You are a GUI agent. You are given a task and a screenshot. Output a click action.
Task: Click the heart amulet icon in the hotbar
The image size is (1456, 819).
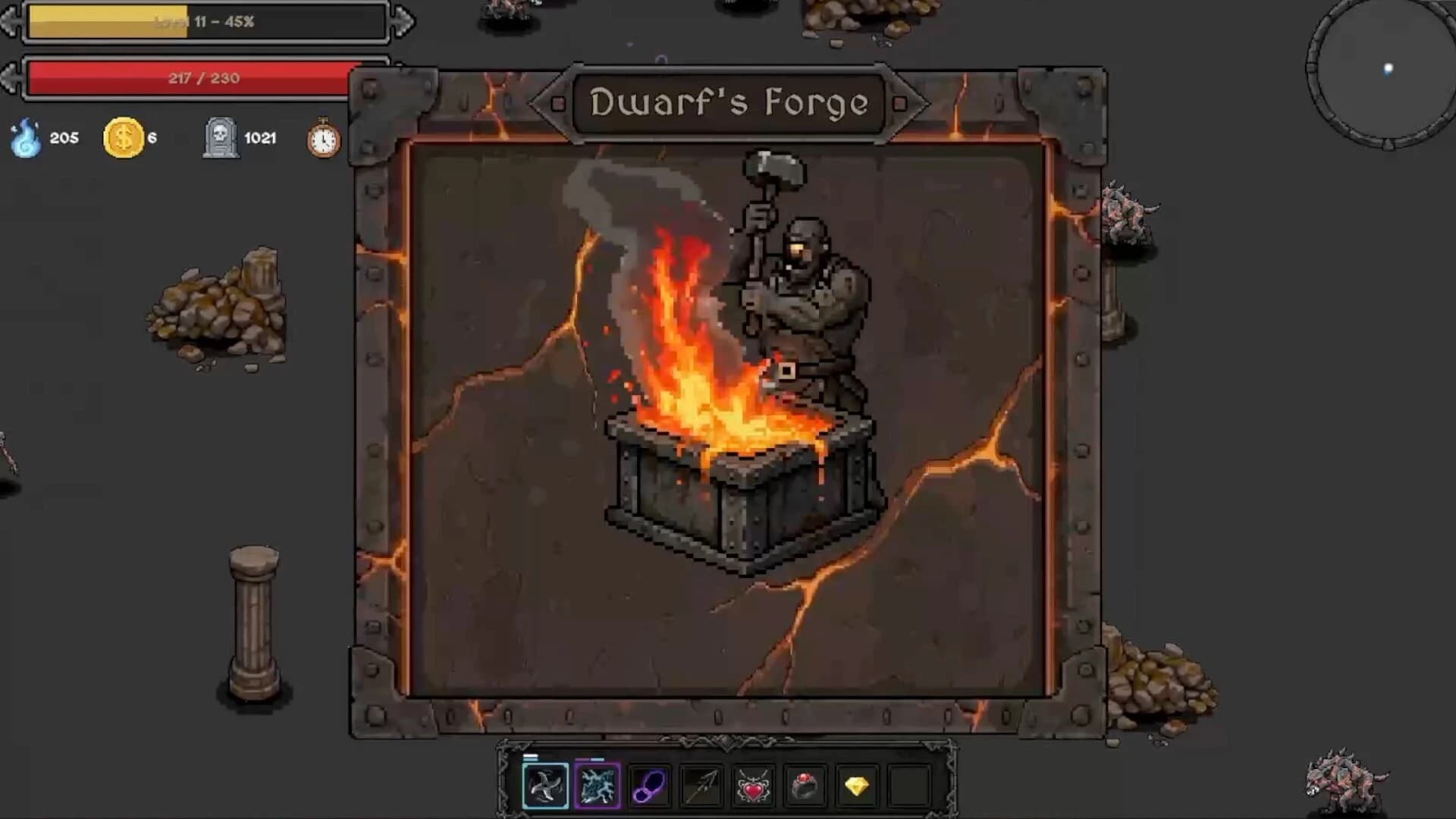click(755, 785)
